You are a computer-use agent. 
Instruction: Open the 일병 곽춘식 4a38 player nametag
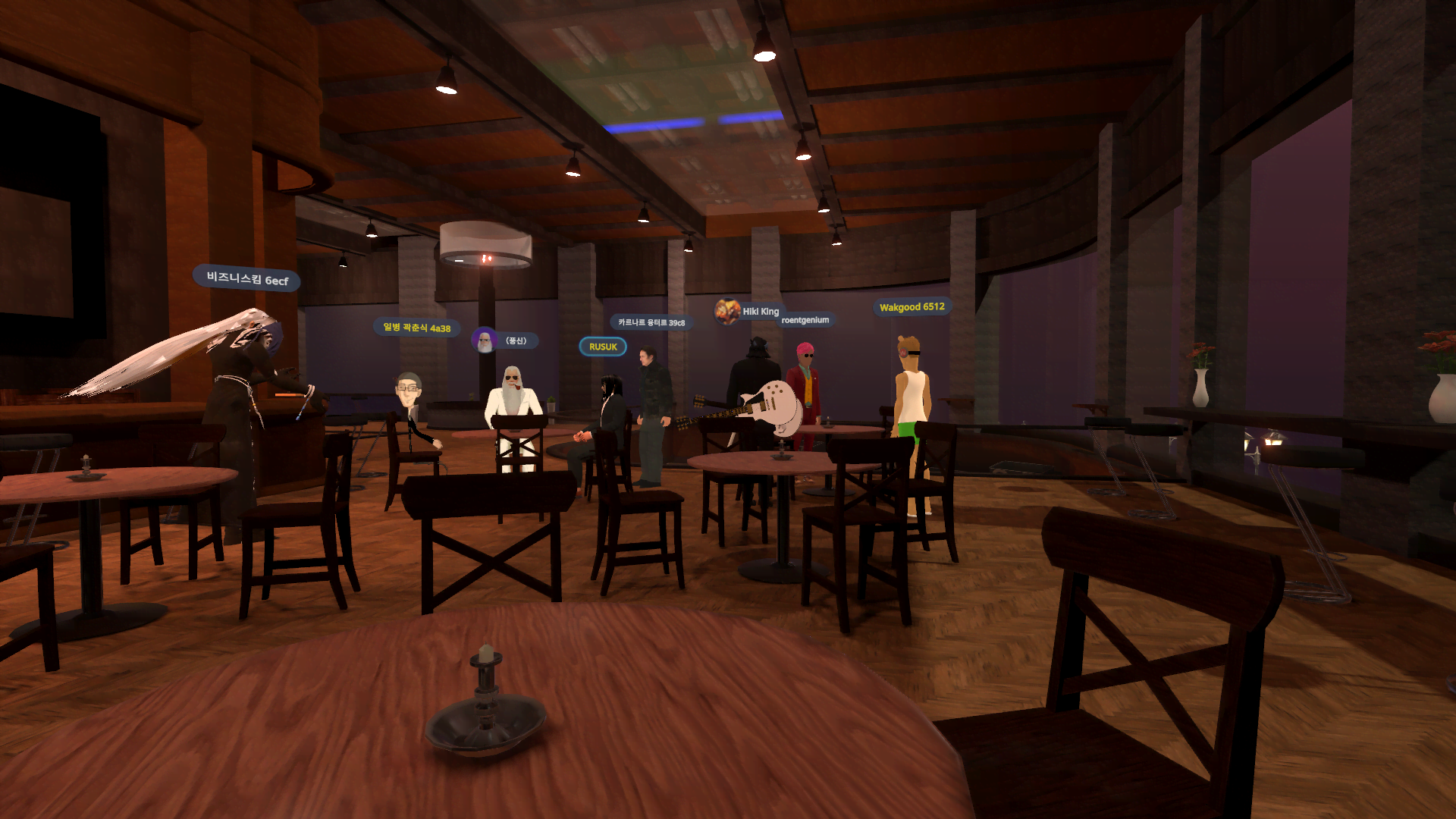click(416, 328)
